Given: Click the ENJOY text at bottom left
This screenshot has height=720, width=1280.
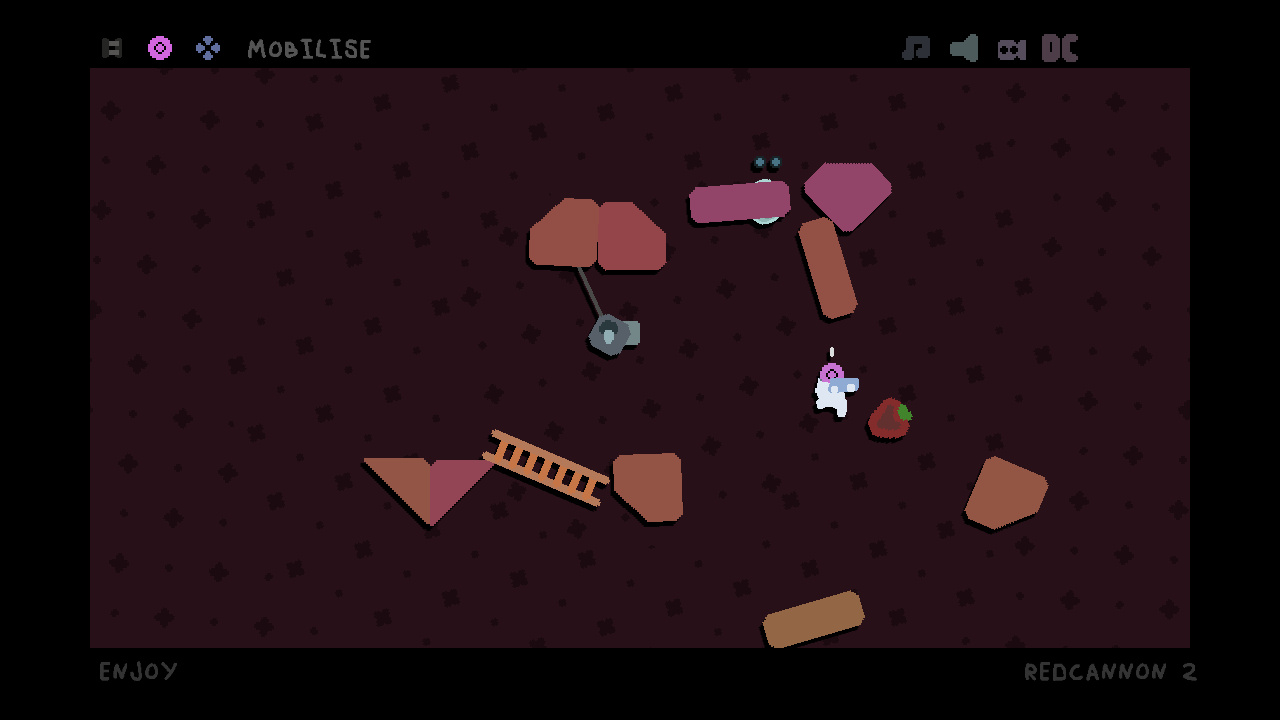Looking at the screenshot, I should tap(138, 672).
